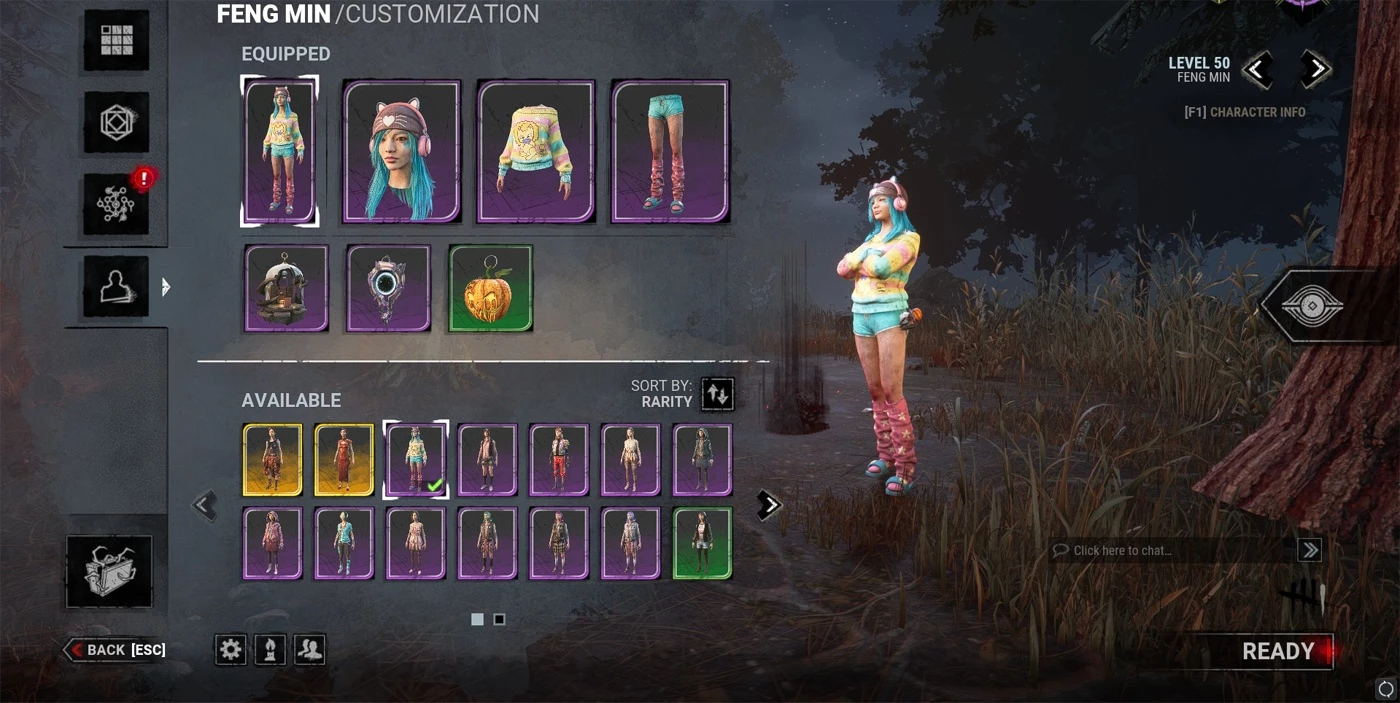This screenshot has width=1400, height=703.
Task: Show previous page of available outfits
Action: pyautogui.click(x=205, y=505)
